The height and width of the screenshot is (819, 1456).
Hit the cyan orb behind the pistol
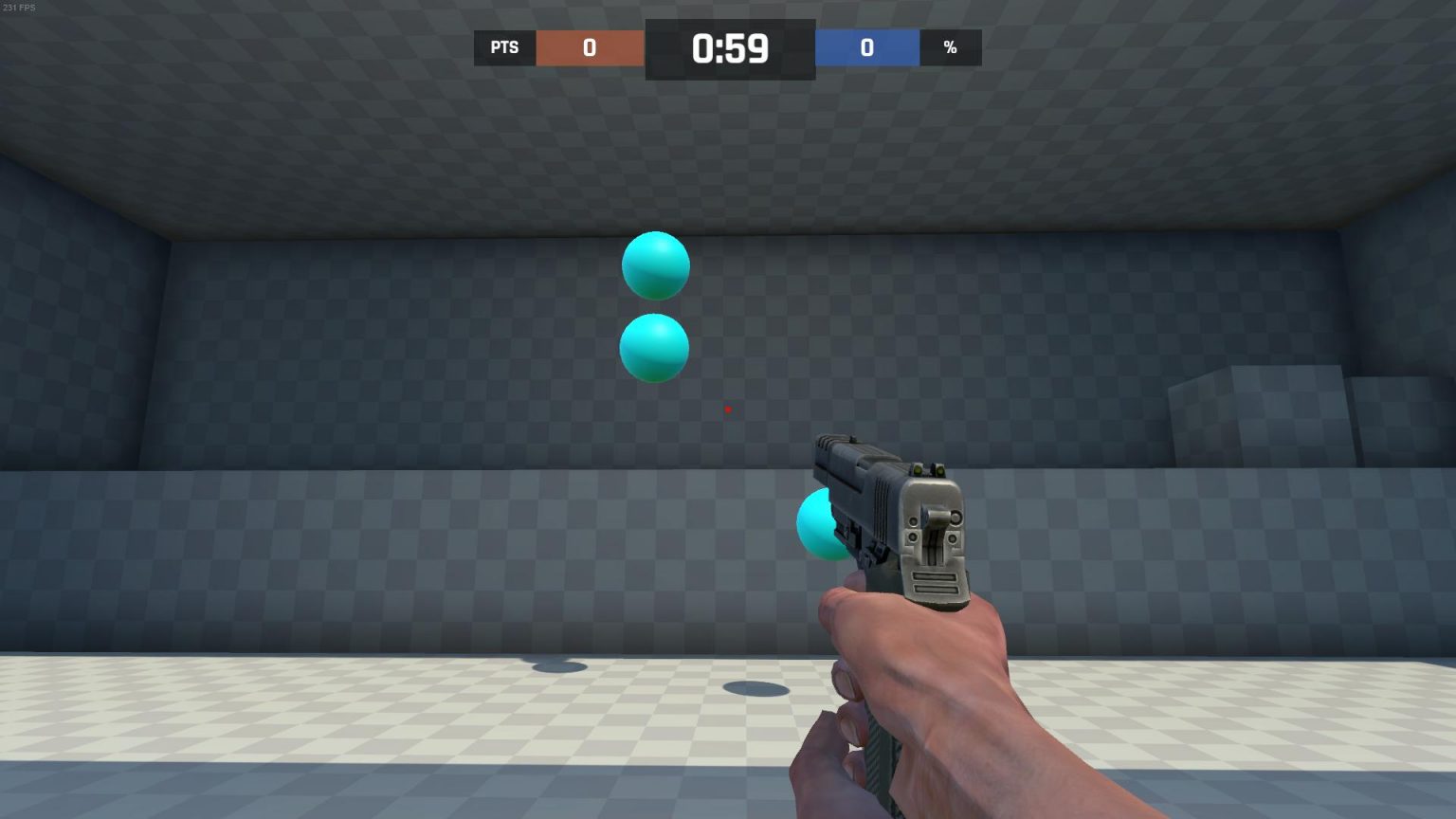point(817,523)
